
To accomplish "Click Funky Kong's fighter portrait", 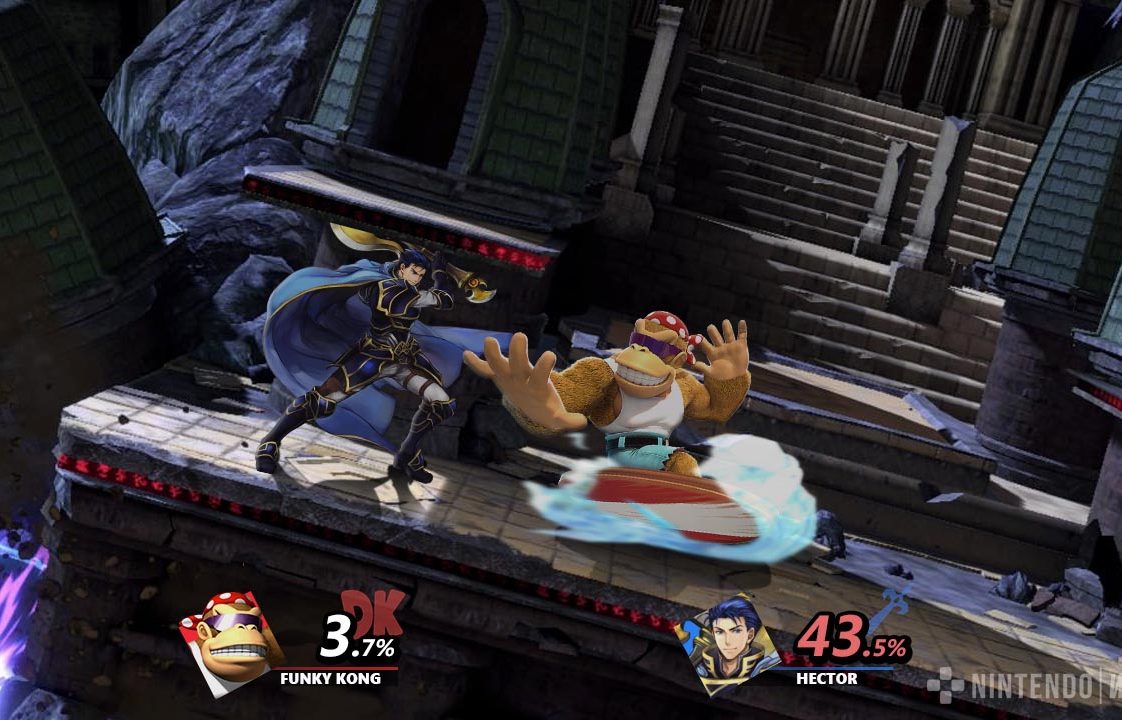I will tap(228, 643).
